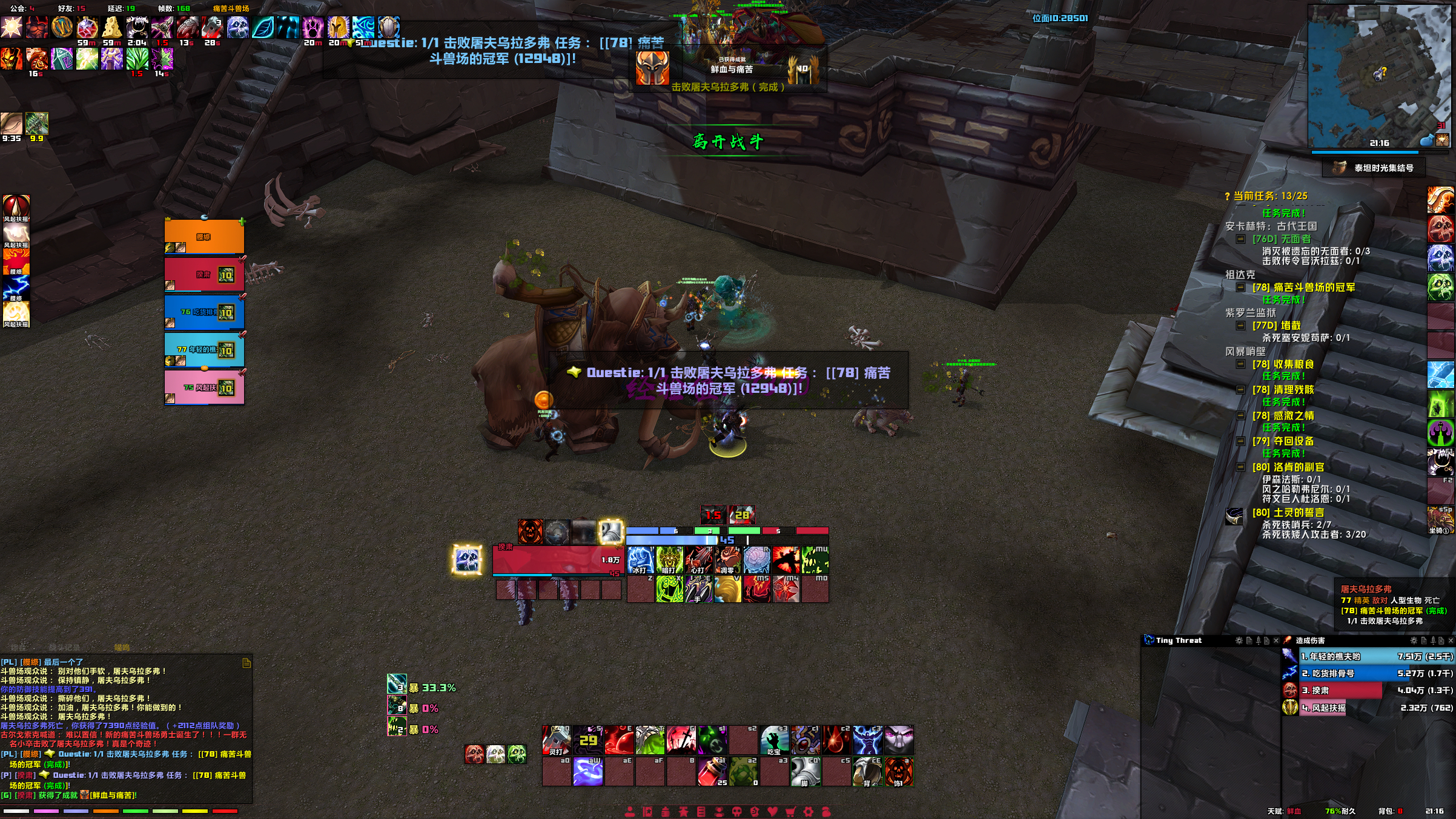The width and height of the screenshot is (1456, 819).
Task: Open the Tiny Threat settings gear
Action: pyautogui.click(x=1239, y=641)
